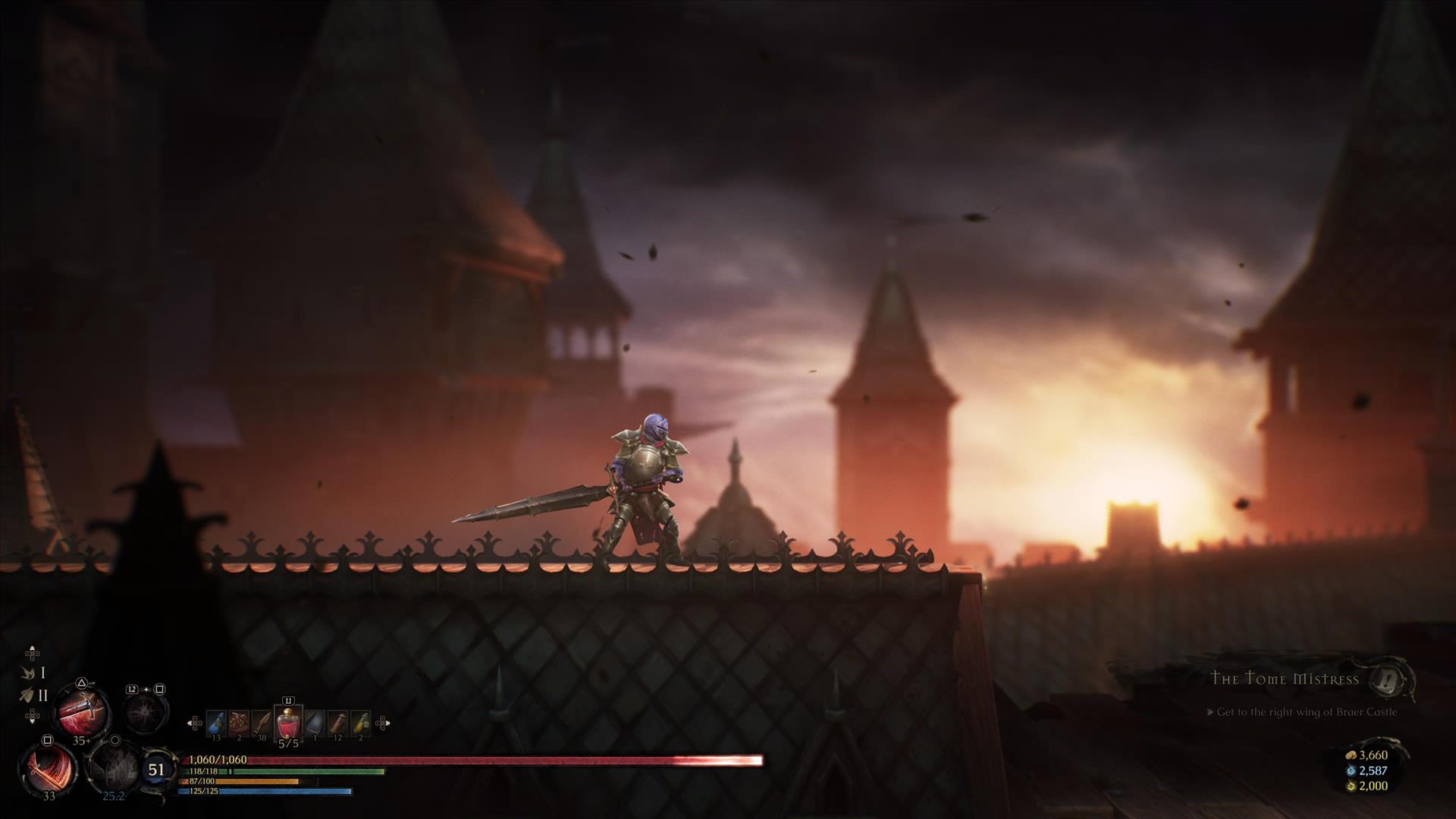Select the red health potion slot
The image size is (1456, 819).
click(288, 723)
